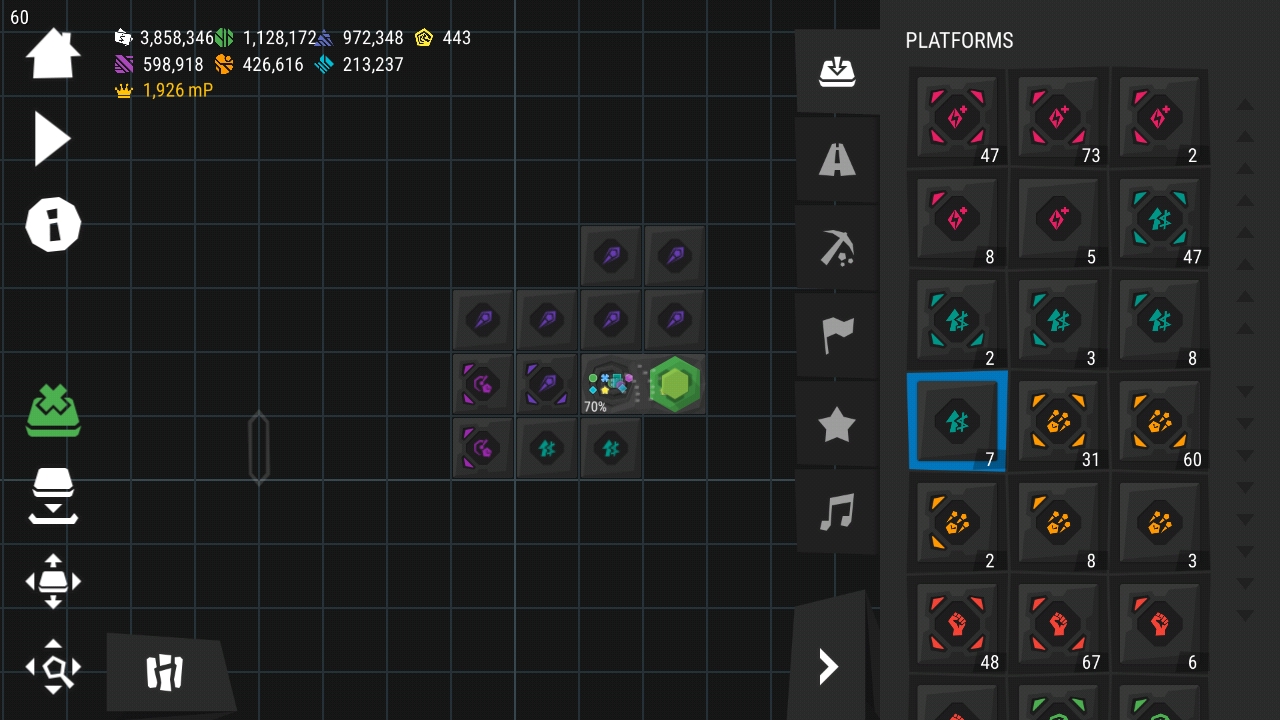1280x720 pixels.
Task: Switch to the music note tab
Action: [x=837, y=512]
